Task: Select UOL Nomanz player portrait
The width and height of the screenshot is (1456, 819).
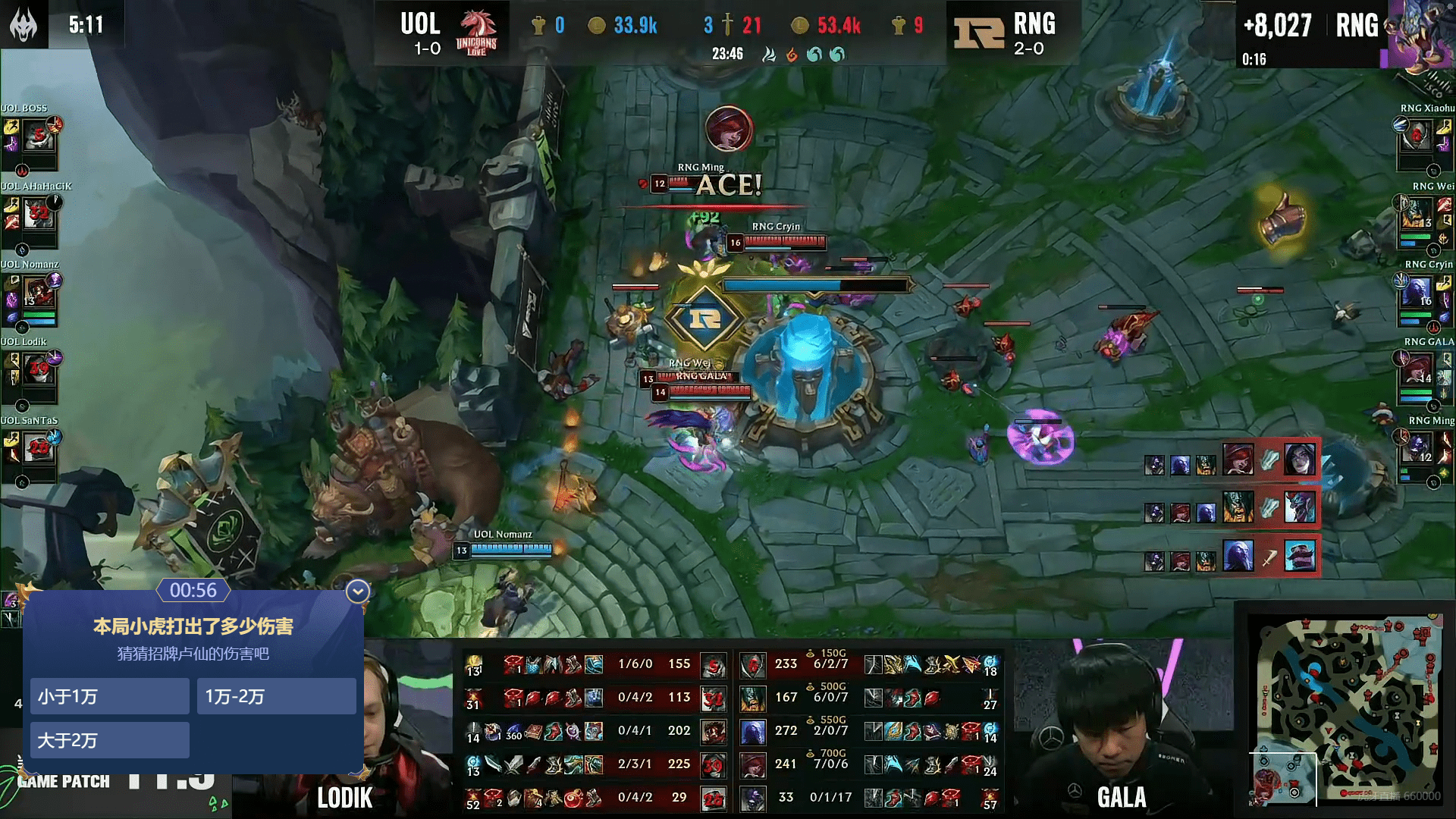Action: tap(38, 293)
